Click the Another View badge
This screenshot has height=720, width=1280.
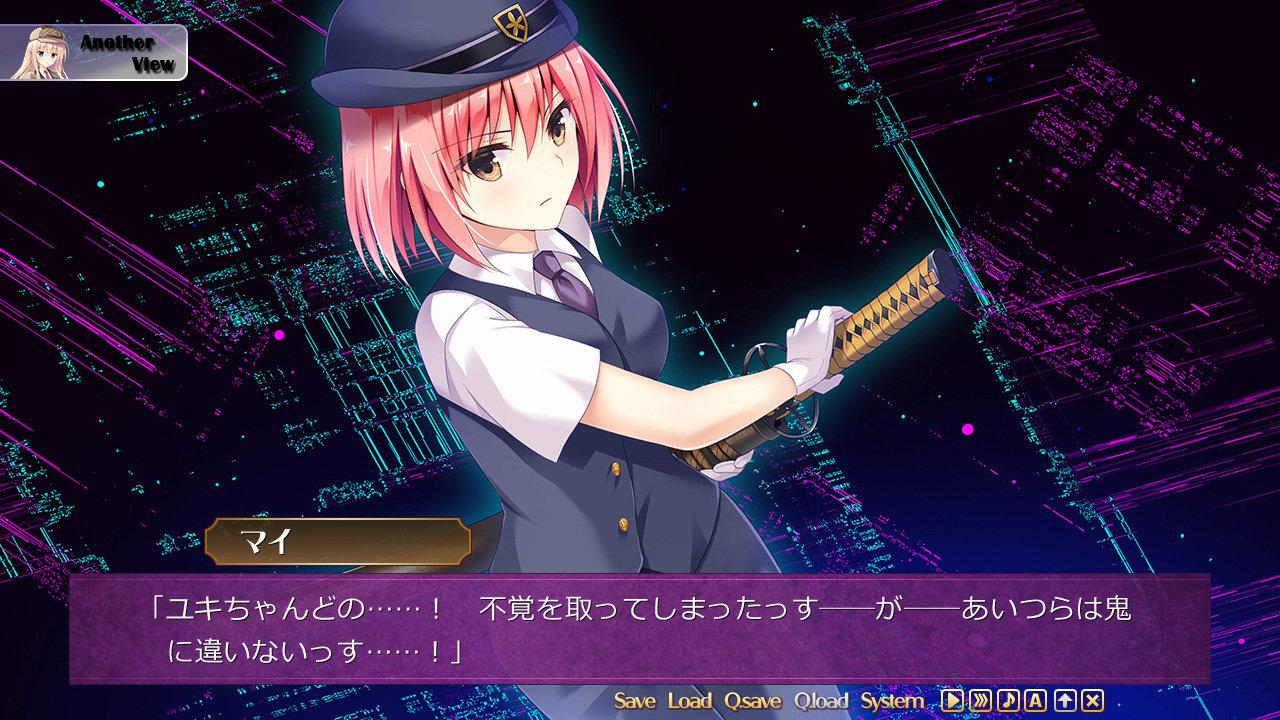94,53
